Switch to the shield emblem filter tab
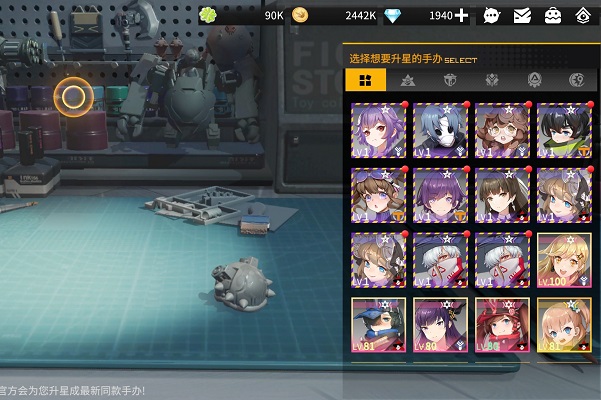The width and height of the screenshot is (601, 400). [x=449, y=80]
